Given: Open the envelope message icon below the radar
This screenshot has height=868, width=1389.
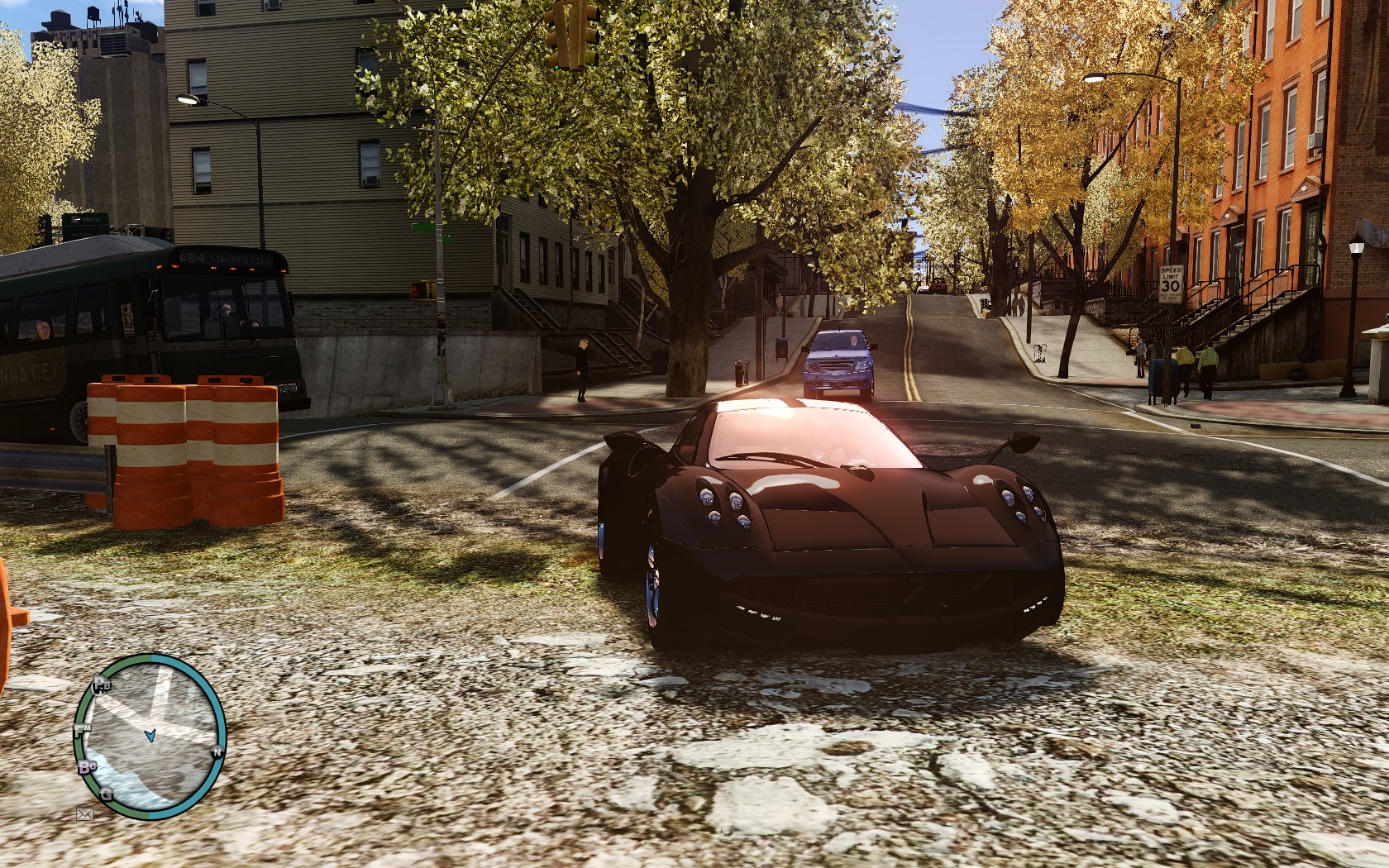Looking at the screenshot, I should click(x=84, y=814).
